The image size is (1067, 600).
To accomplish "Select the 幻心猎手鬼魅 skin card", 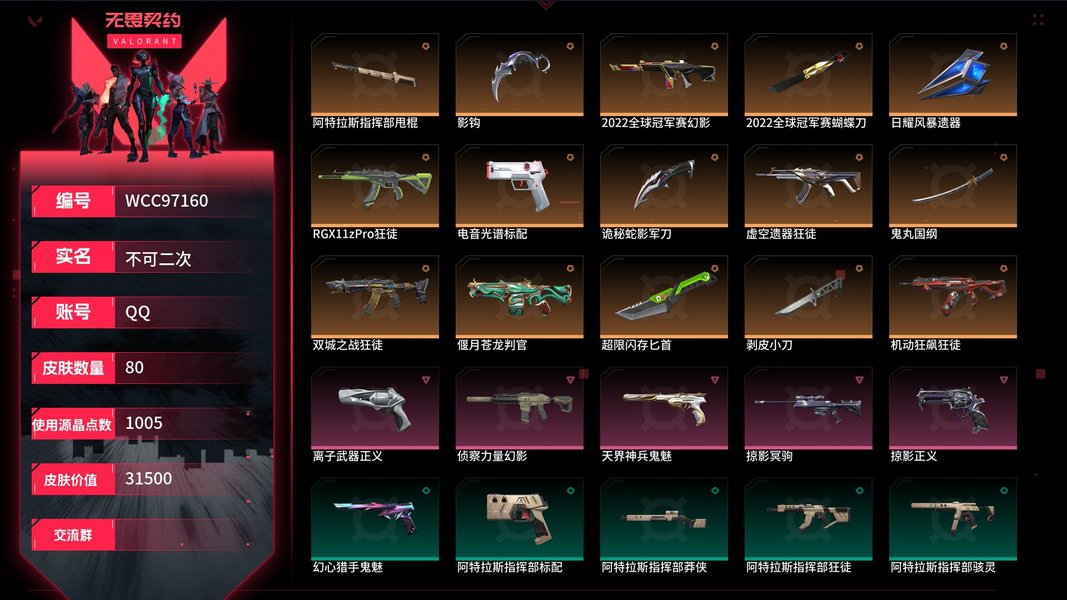I will (375, 519).
